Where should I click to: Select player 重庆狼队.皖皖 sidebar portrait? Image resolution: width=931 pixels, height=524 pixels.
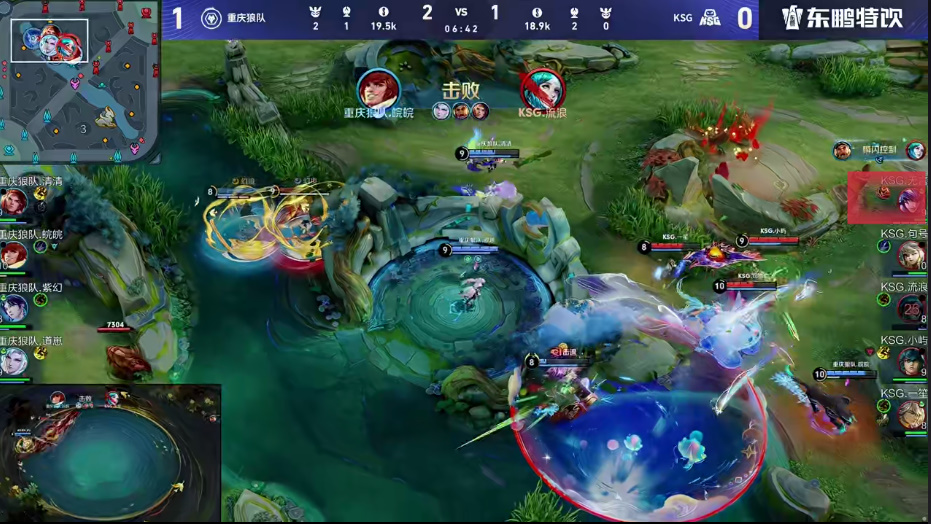click(14, 255)
